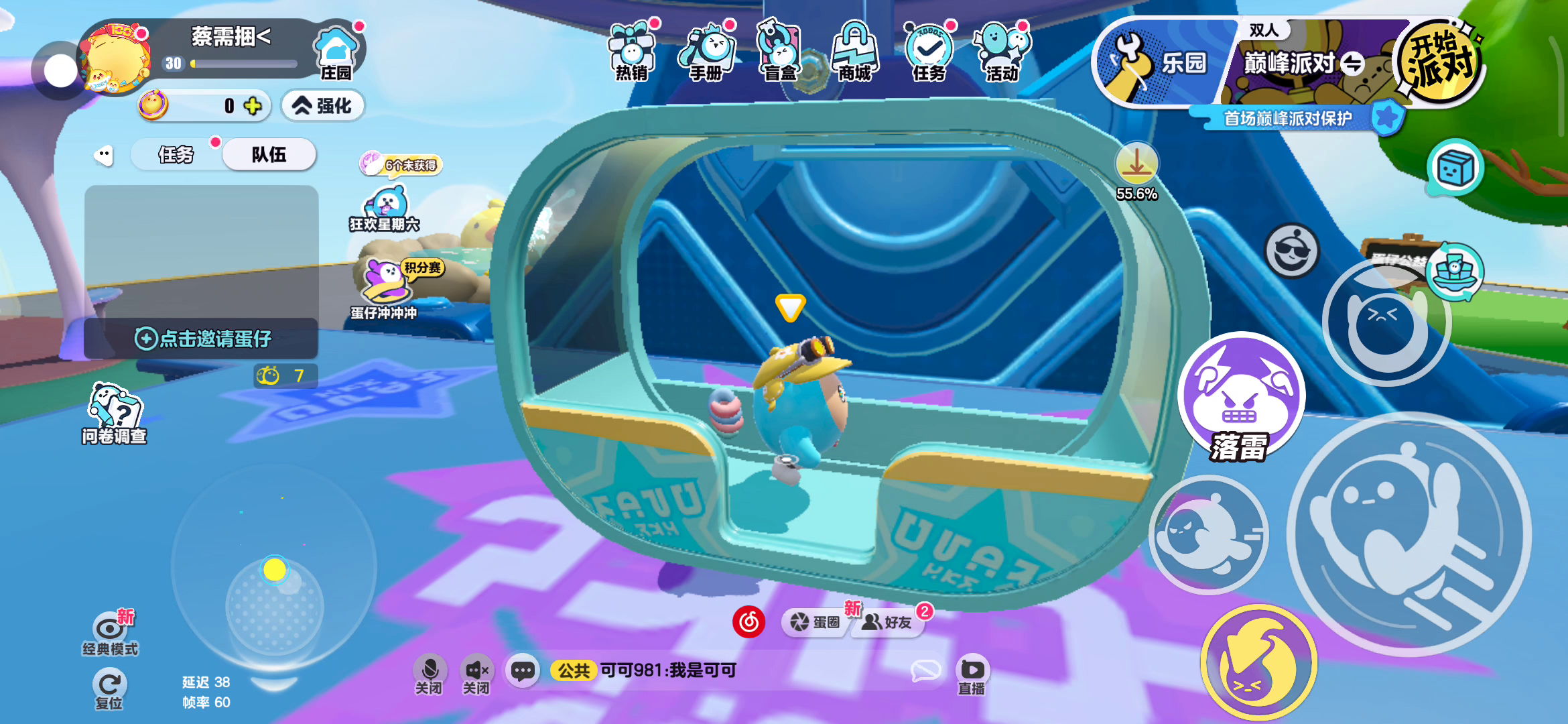Open the 好友 friends list
The height and width of the screenshot is (724, 1568).
point(888,623)
